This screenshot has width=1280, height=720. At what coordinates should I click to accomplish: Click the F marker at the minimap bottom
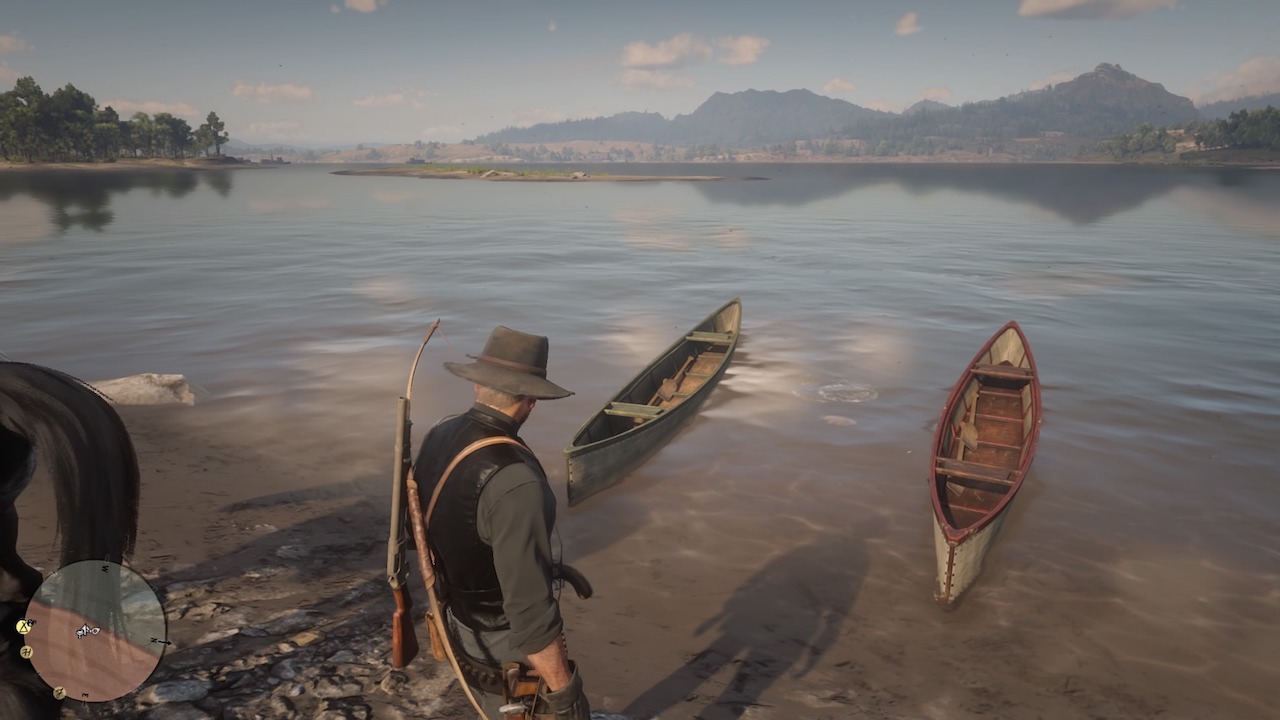(x=59, y=693)
